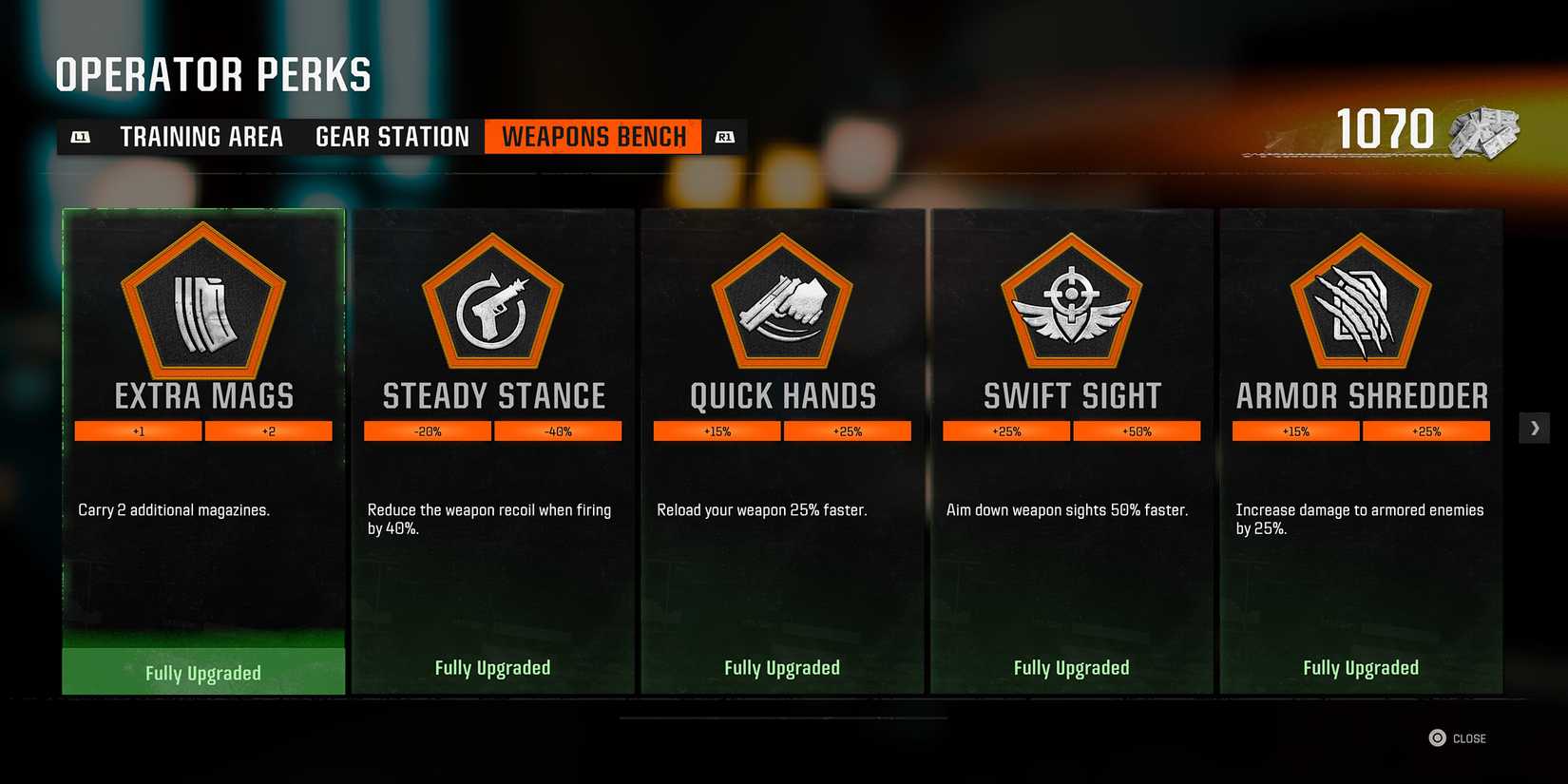Select the +50% tier on Swift Sight
The image size is (1568, 784).
point(1138,430)
